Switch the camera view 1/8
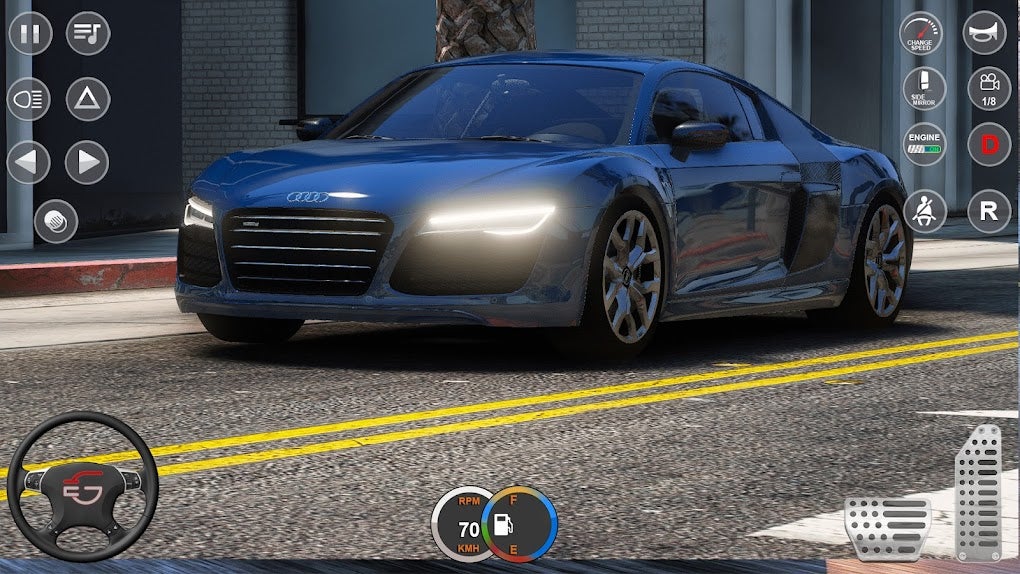 988,89
